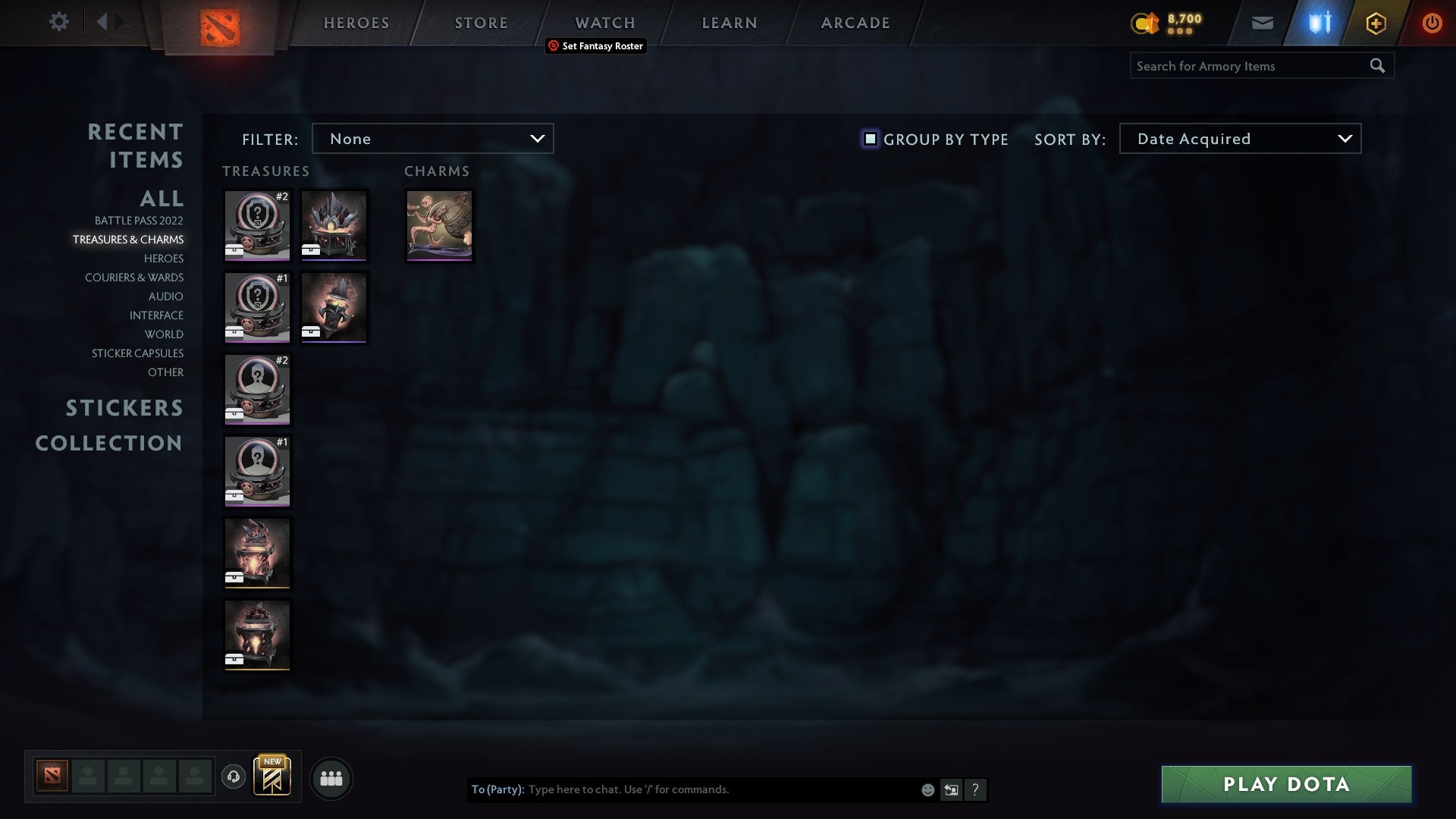This screenshot has height=819, width=1456.
Task: Click the emoticon smiley icon in chat
Action: tap(927, 789)
